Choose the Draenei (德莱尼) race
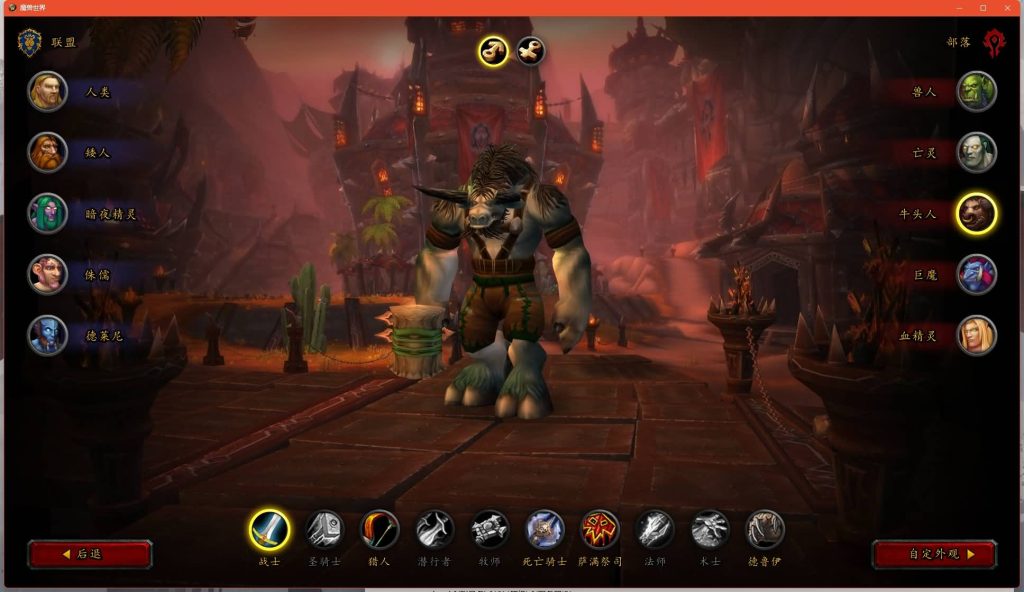 pos(48,335)
